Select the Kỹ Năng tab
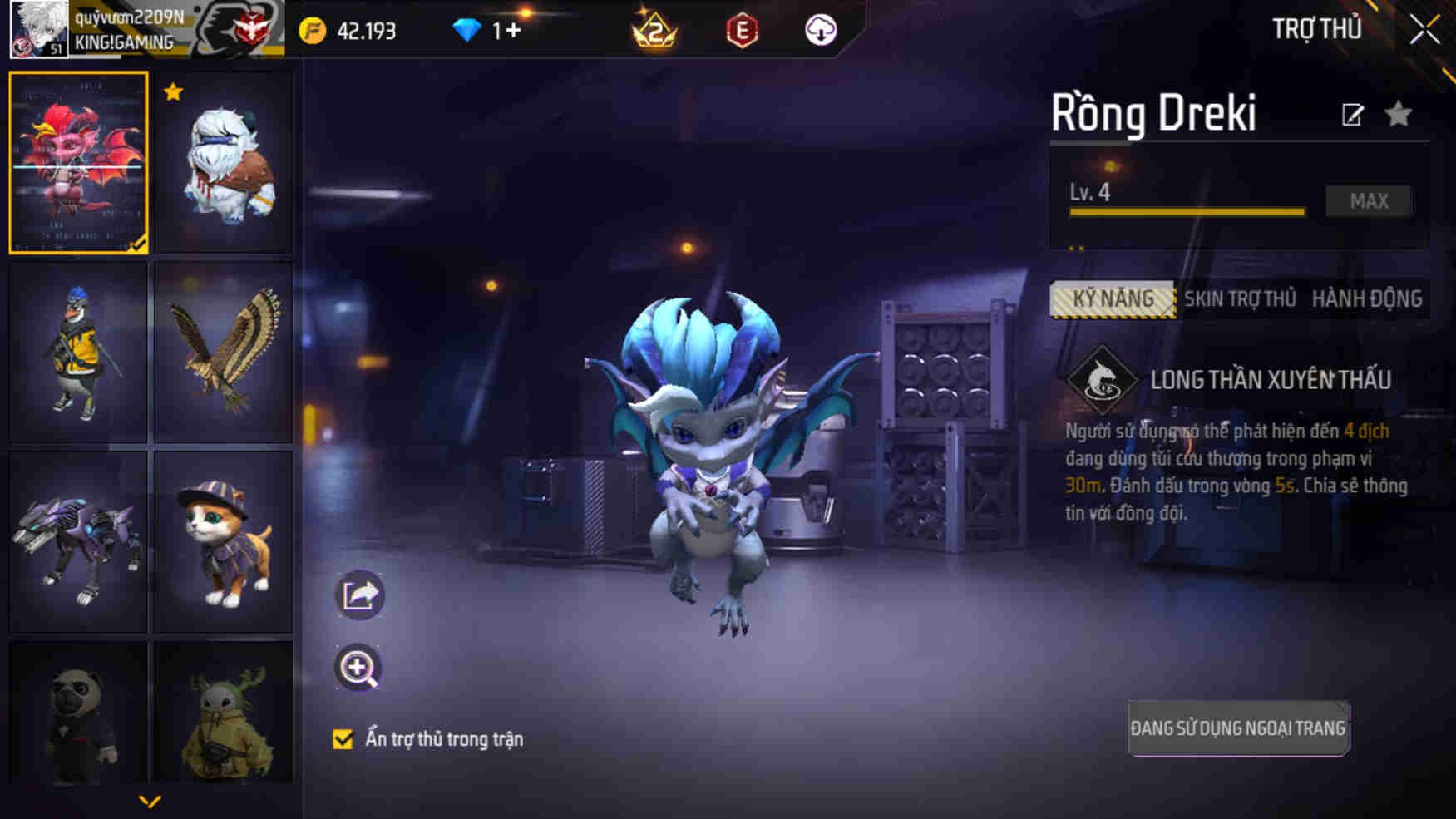The image size is (1456, 819). click(1113, 298)
